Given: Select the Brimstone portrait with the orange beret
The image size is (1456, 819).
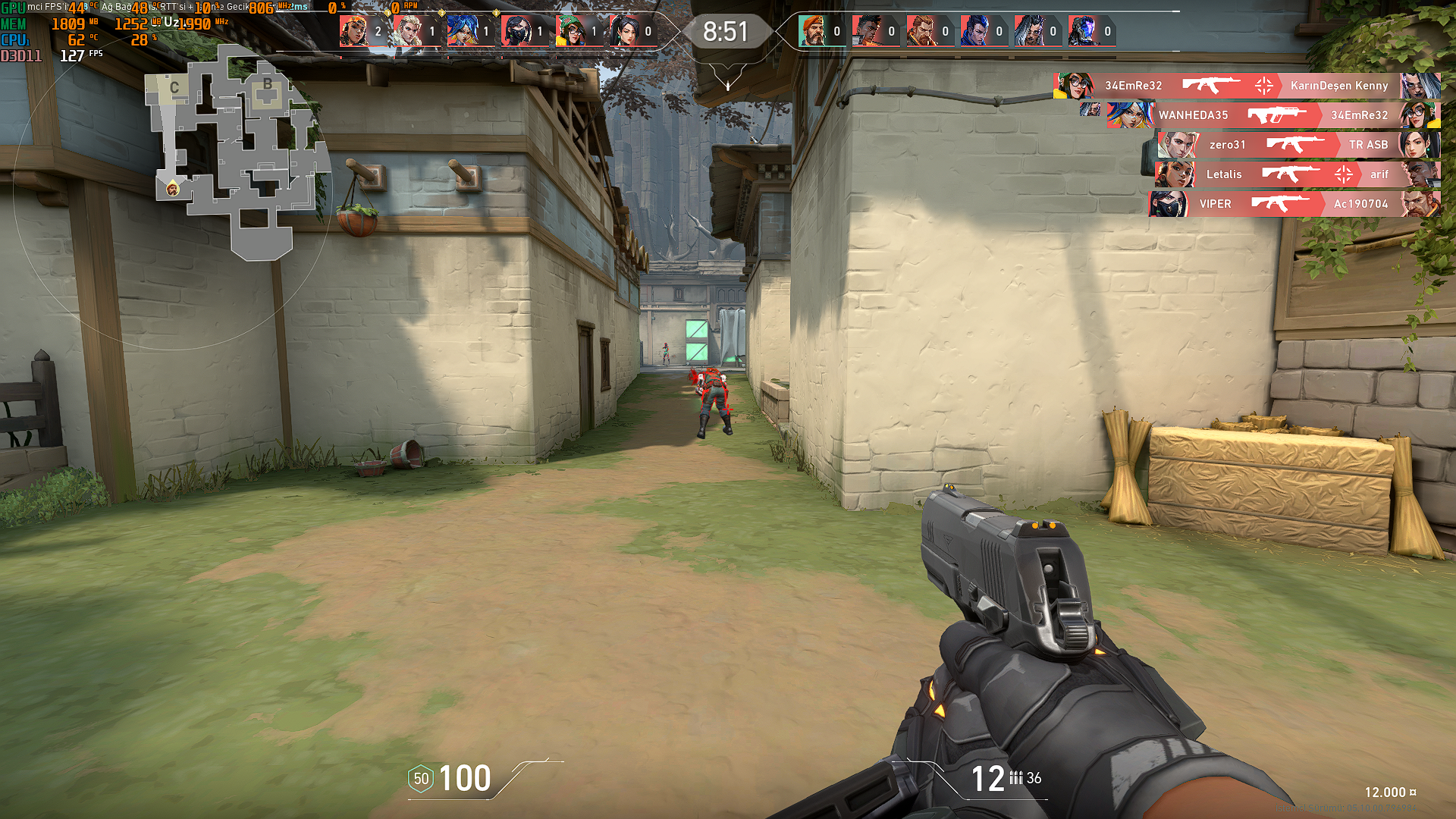Looking at the screenshot, I should (812, 31).
